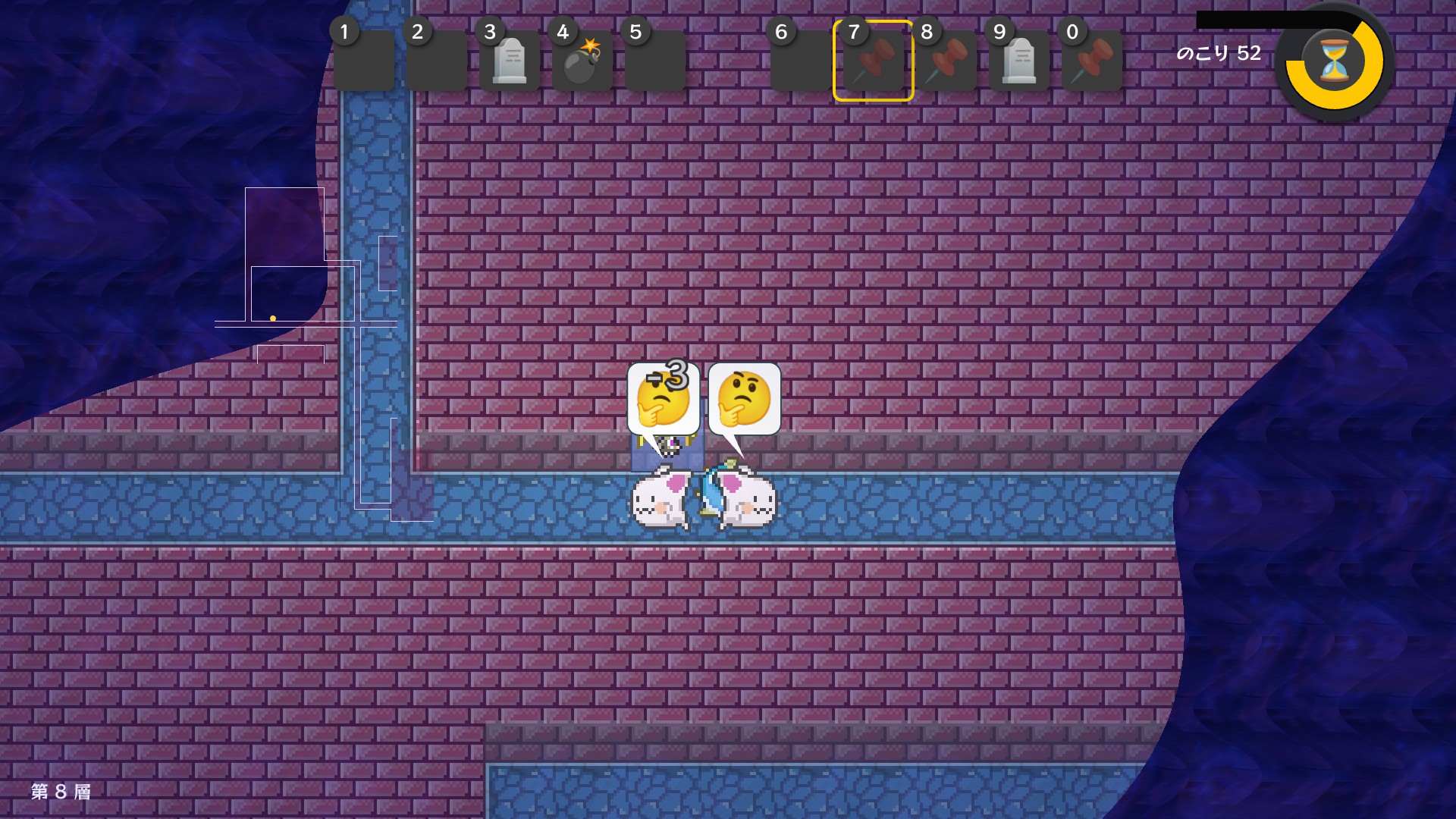Choose the bomb item in slot 4
This screenshot has width=1456, height=819.
(582, 61)
